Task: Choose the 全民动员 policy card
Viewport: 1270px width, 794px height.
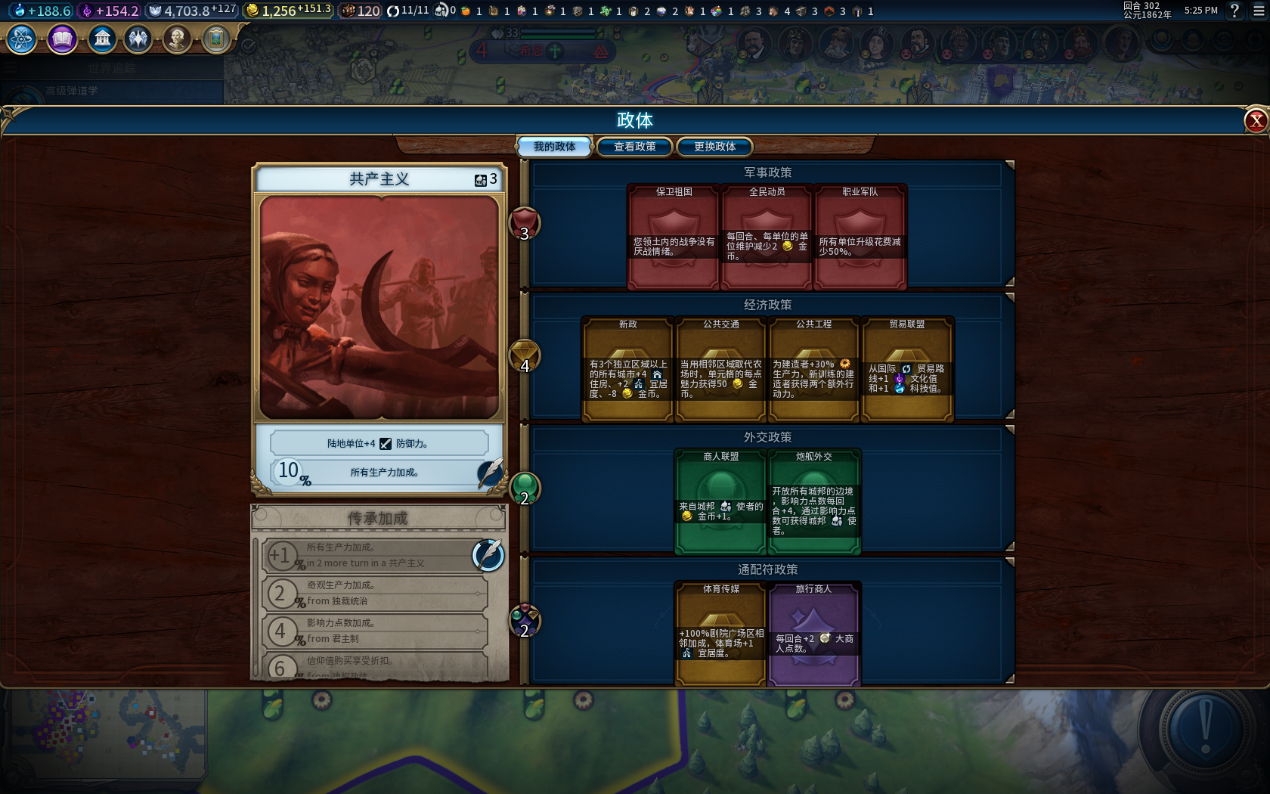Action: (x=767, y=237)
